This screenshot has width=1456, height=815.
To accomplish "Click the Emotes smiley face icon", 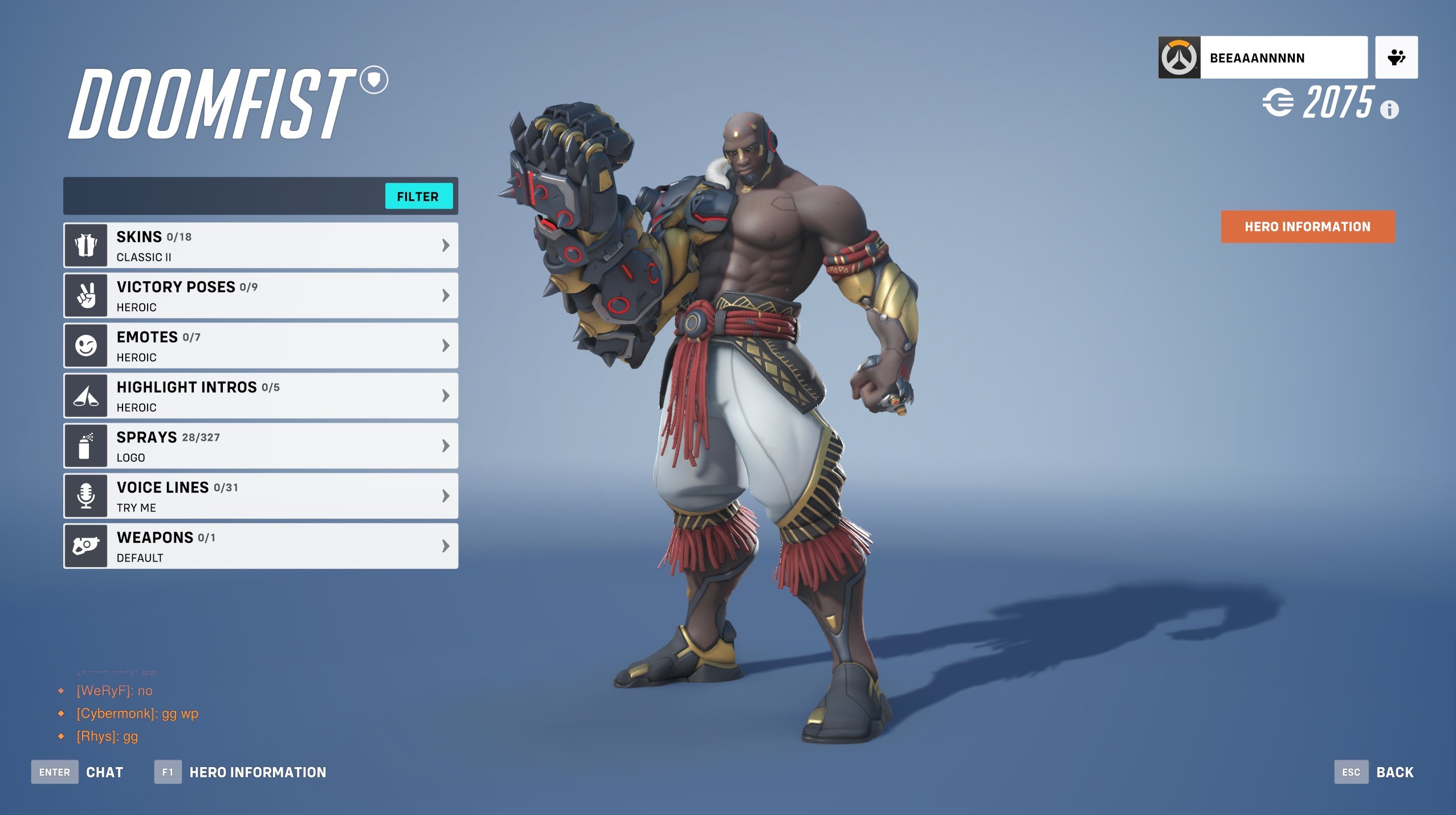I will click(x=85, y=345).
